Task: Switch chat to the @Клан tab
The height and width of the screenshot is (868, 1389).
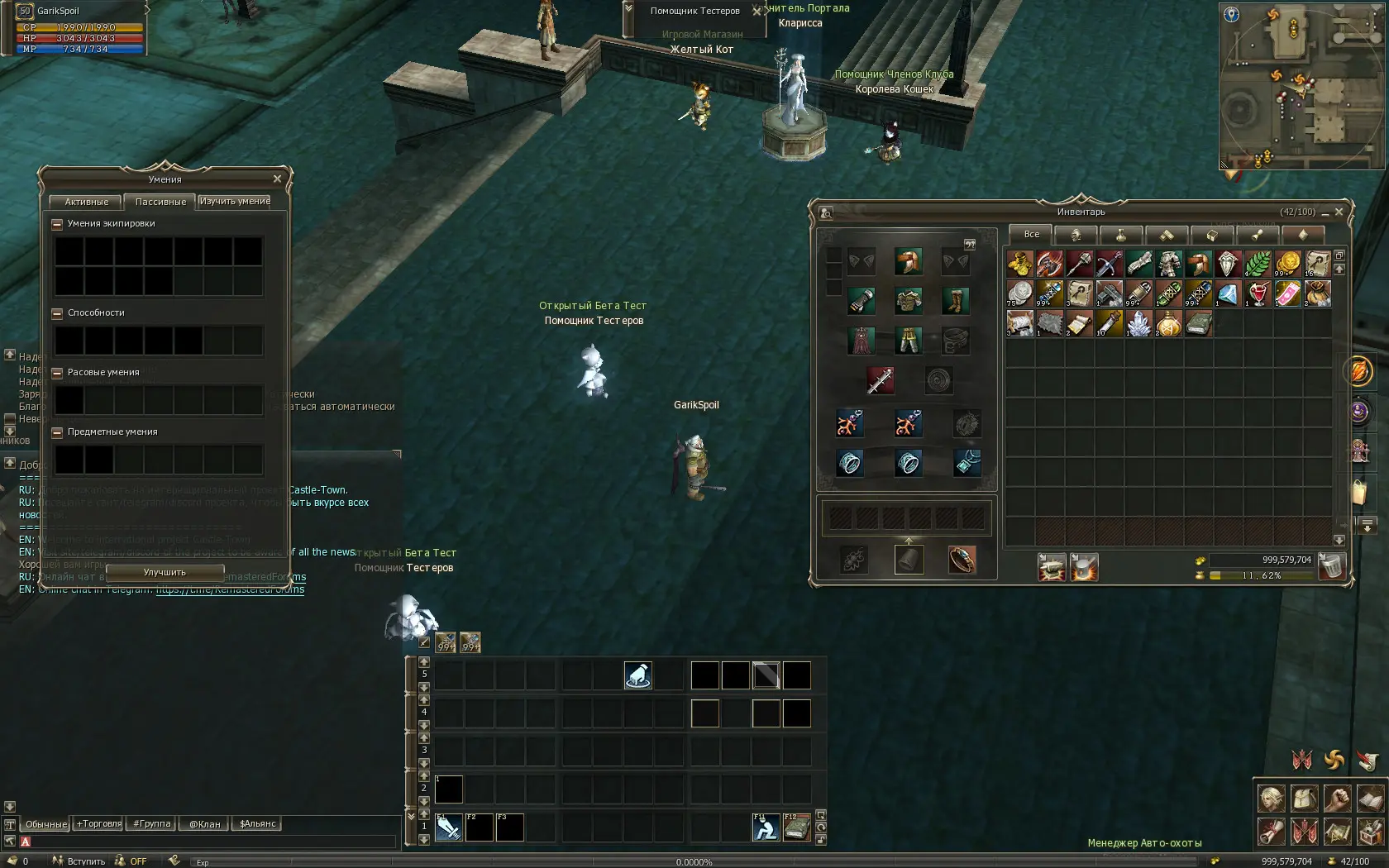Action: point(204,824)
